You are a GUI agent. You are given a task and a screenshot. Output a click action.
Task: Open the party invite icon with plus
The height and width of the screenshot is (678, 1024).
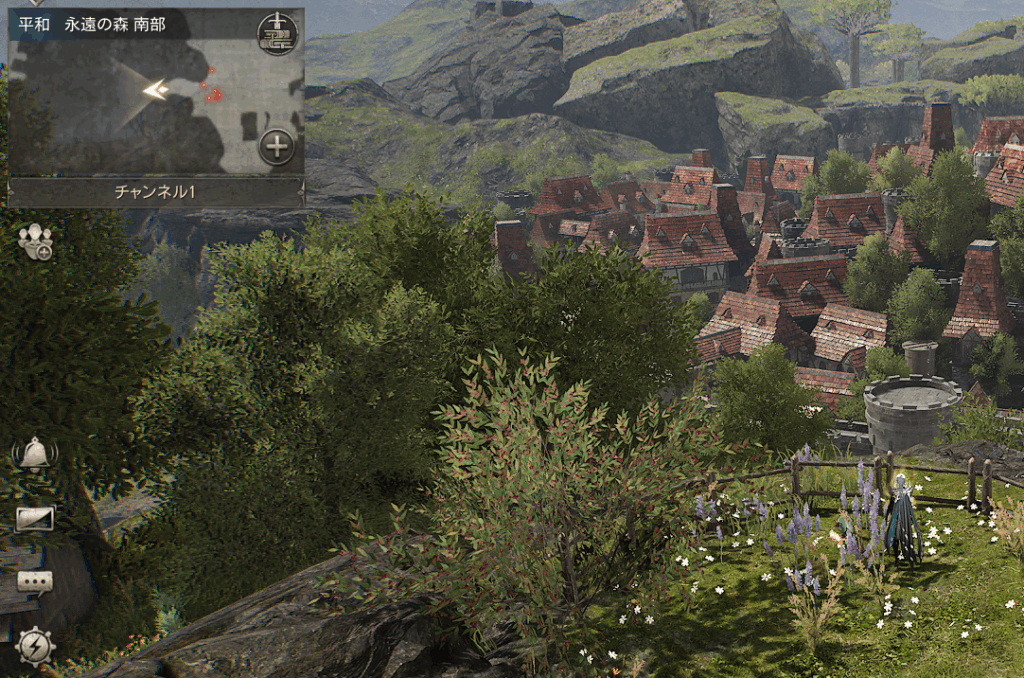point(35,243)
